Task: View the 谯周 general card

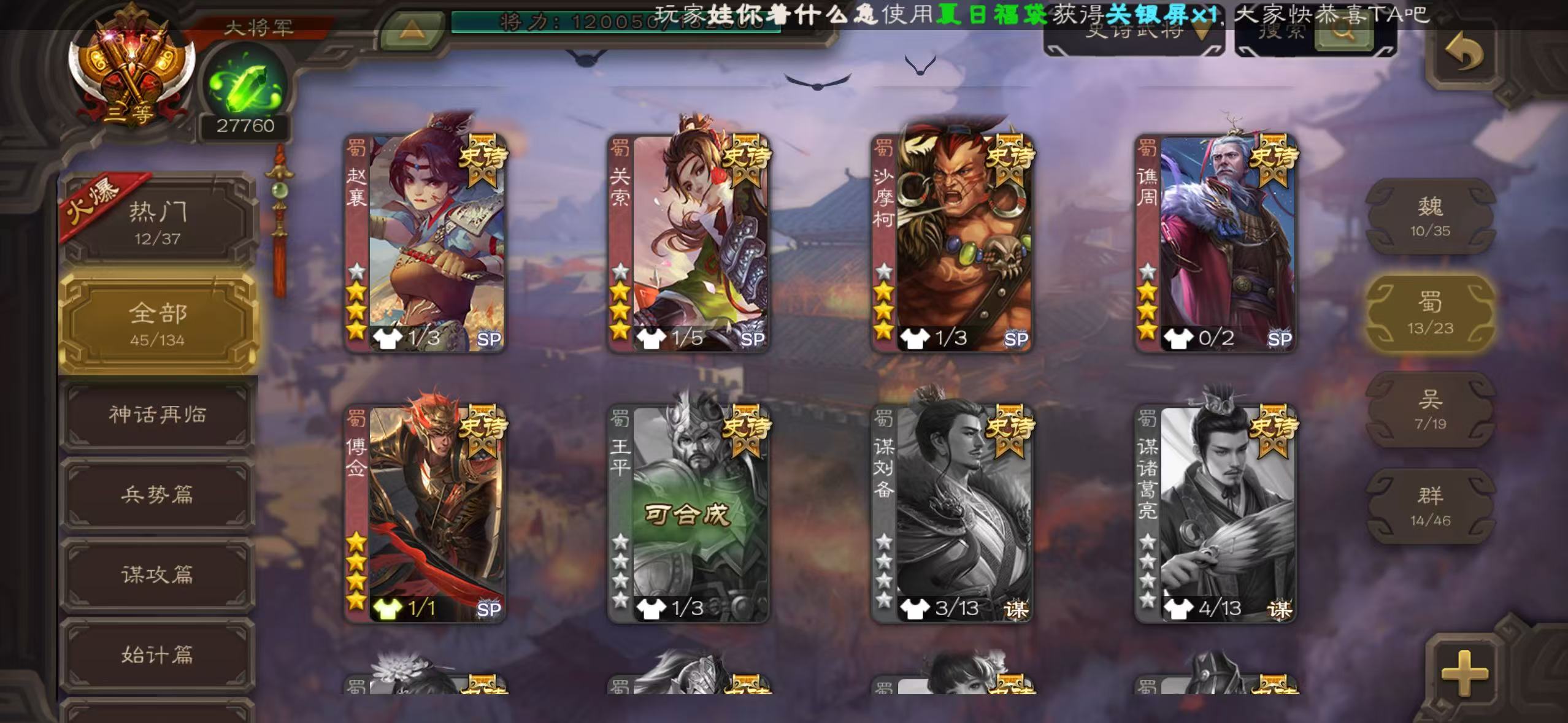Action: [x=1216, y=242]
